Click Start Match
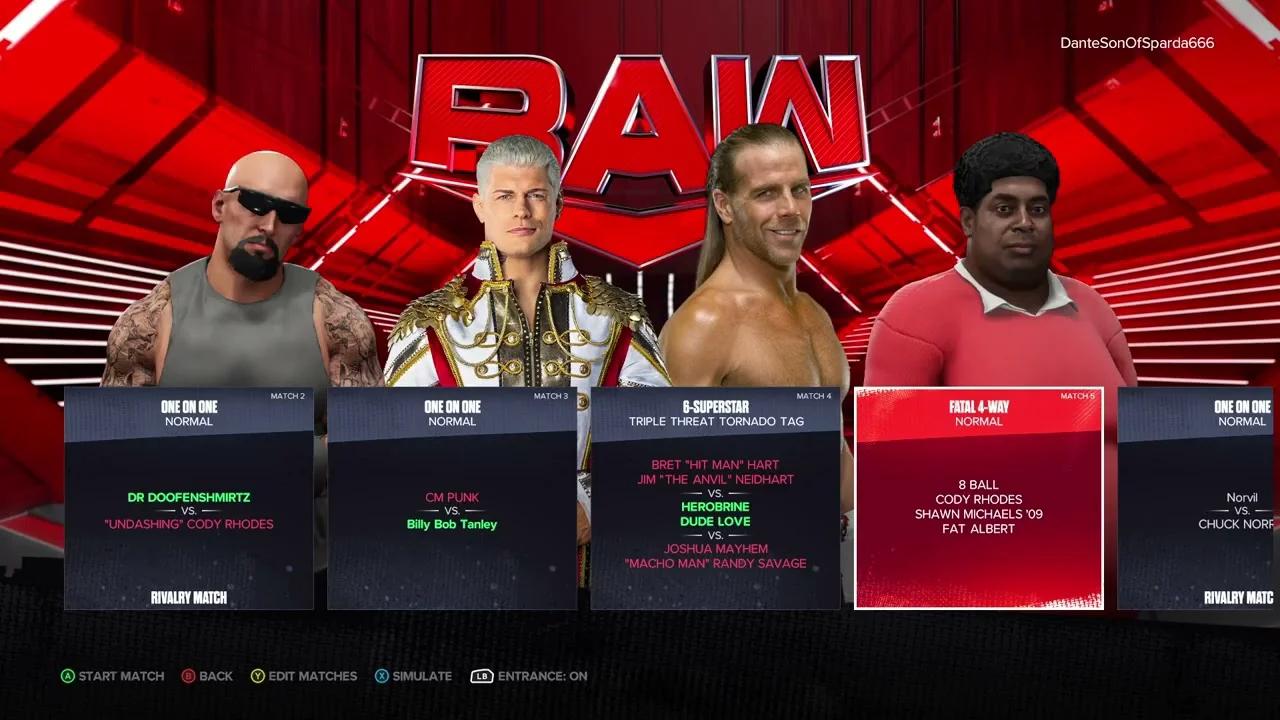This screenshot has width=1280, height=720. pos(113,676)
